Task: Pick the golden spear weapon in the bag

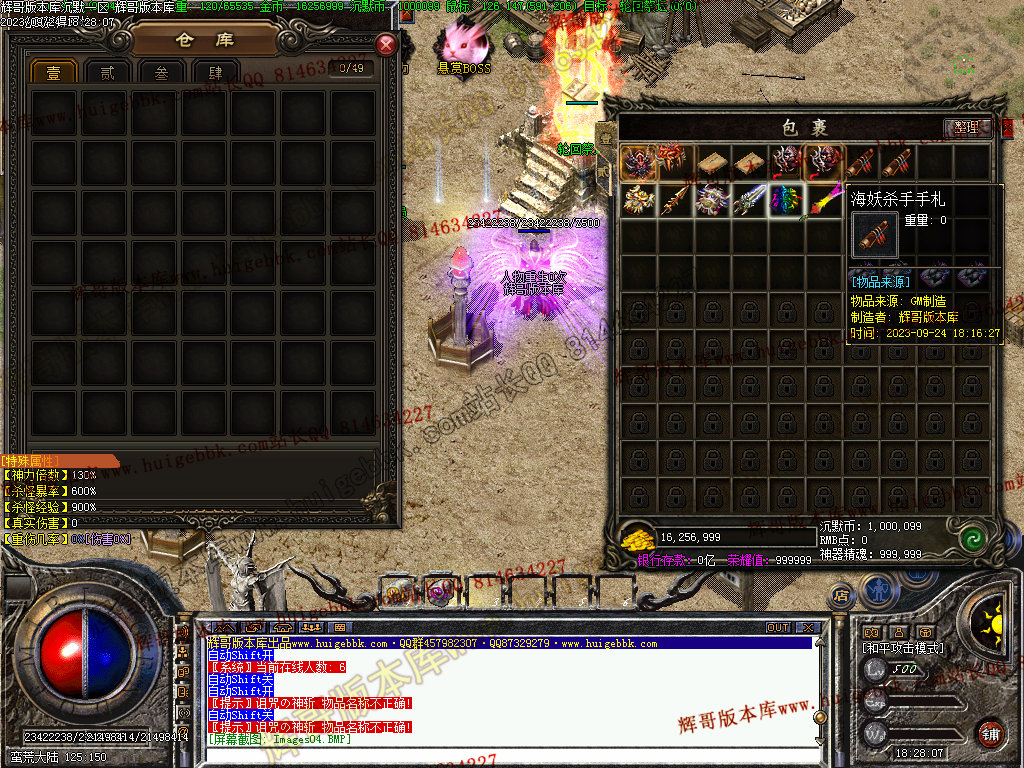Action: pos(675,200)
